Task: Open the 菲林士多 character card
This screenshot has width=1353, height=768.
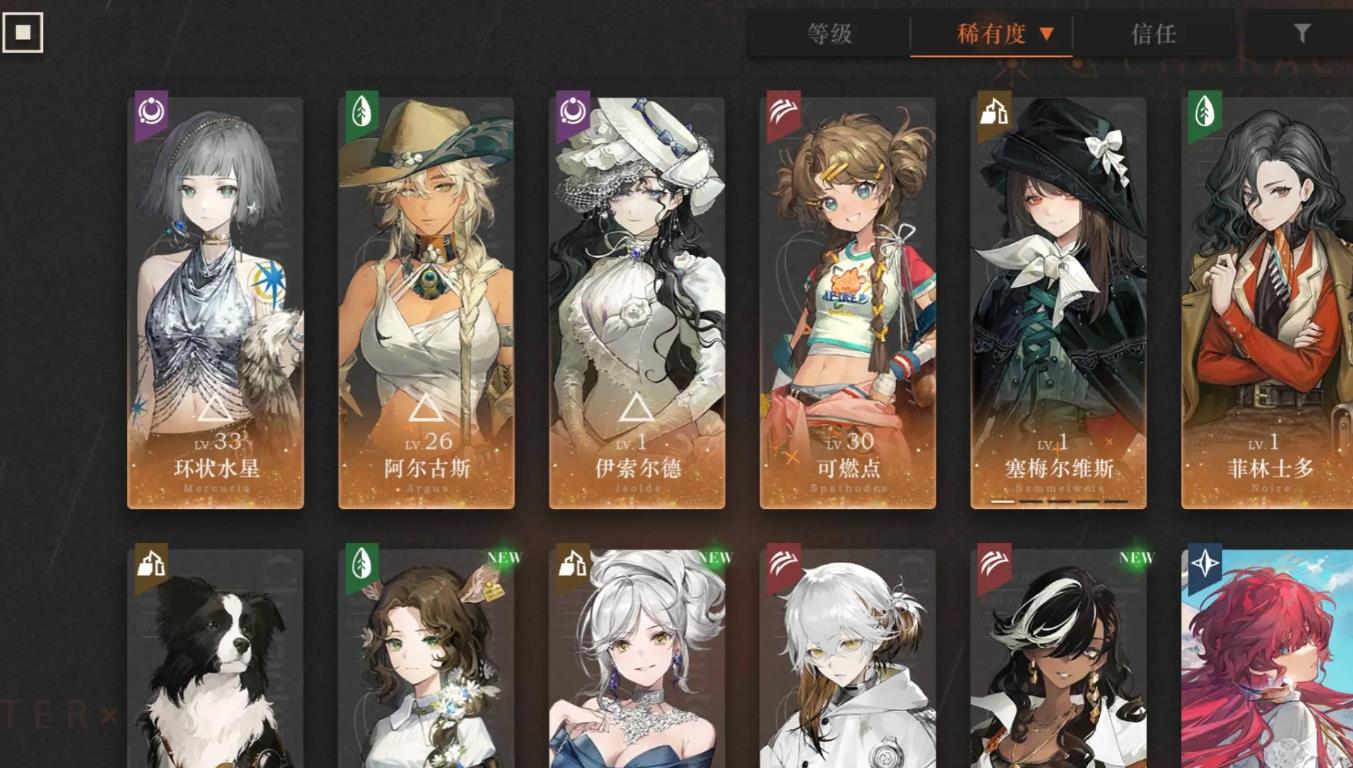Action: tap(1267, 302)
